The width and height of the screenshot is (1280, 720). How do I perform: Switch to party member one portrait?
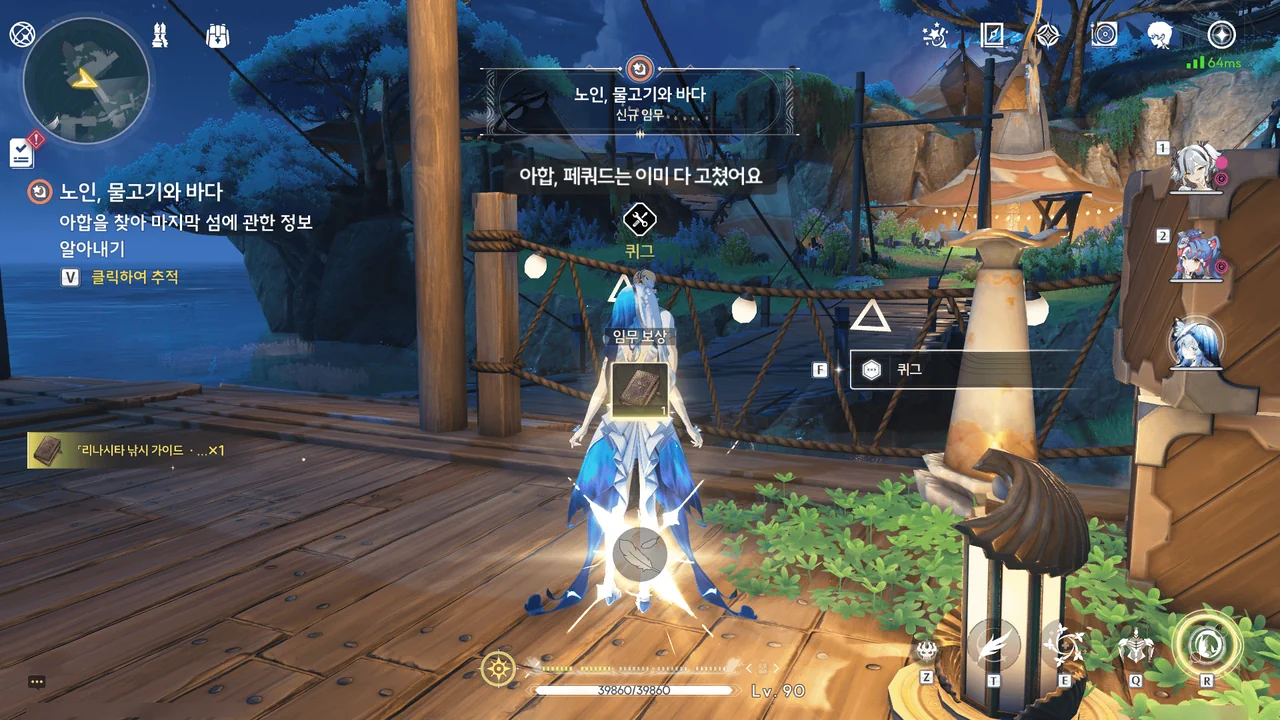pos(1197,167)
